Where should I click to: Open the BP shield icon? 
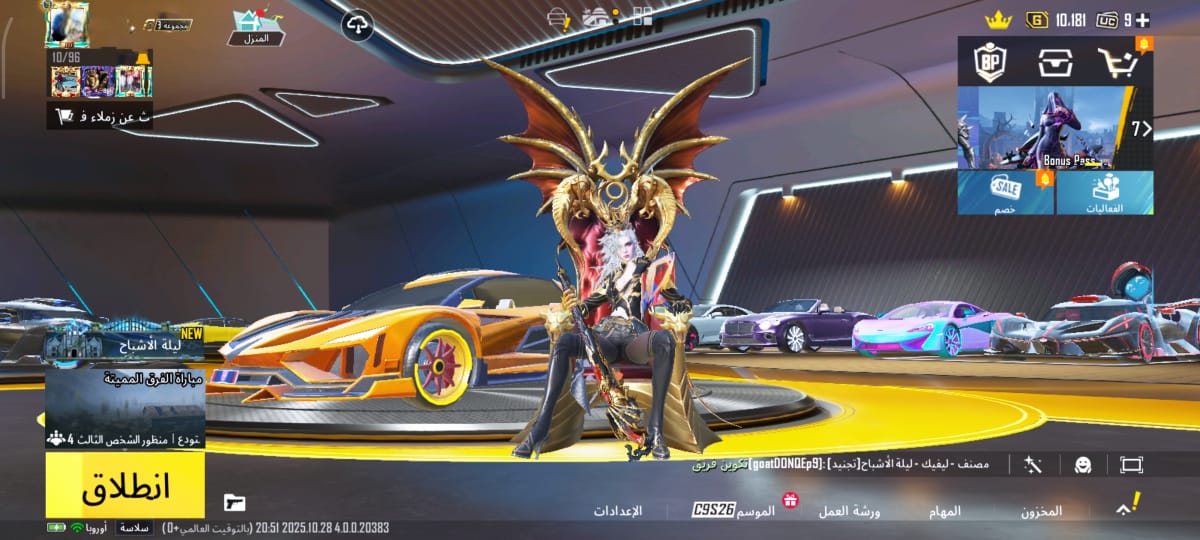click(x=990, y=62)
